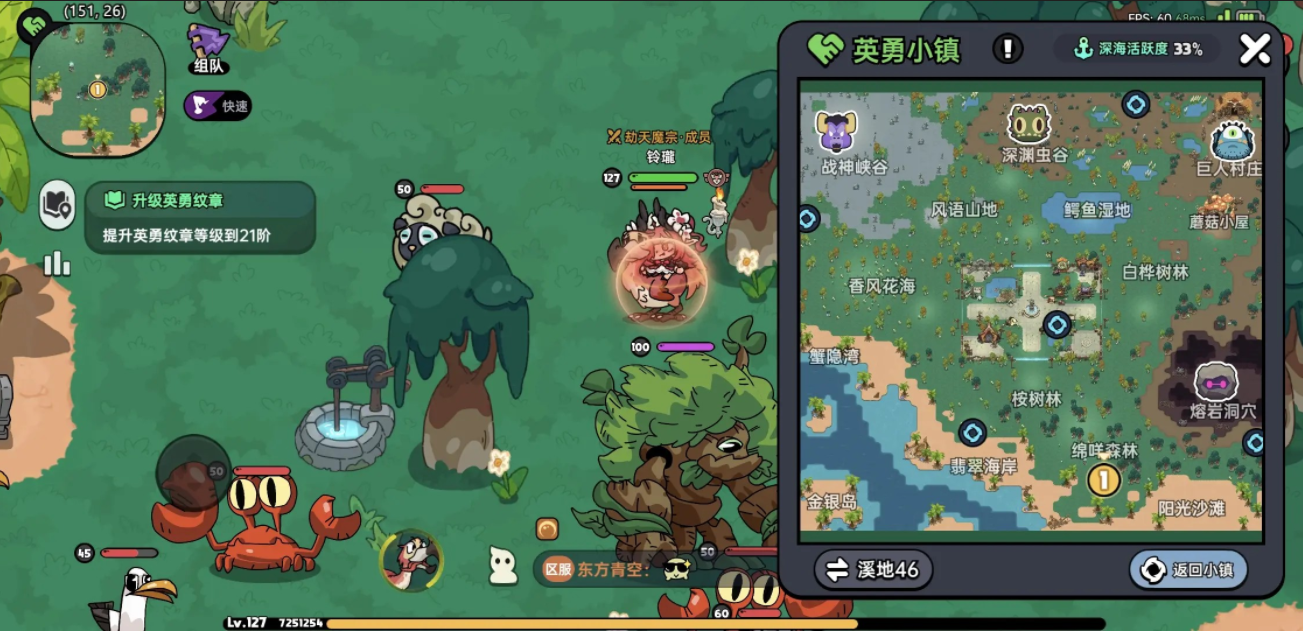
Task: Tap the white ghost pet icon
Action: 502,567
